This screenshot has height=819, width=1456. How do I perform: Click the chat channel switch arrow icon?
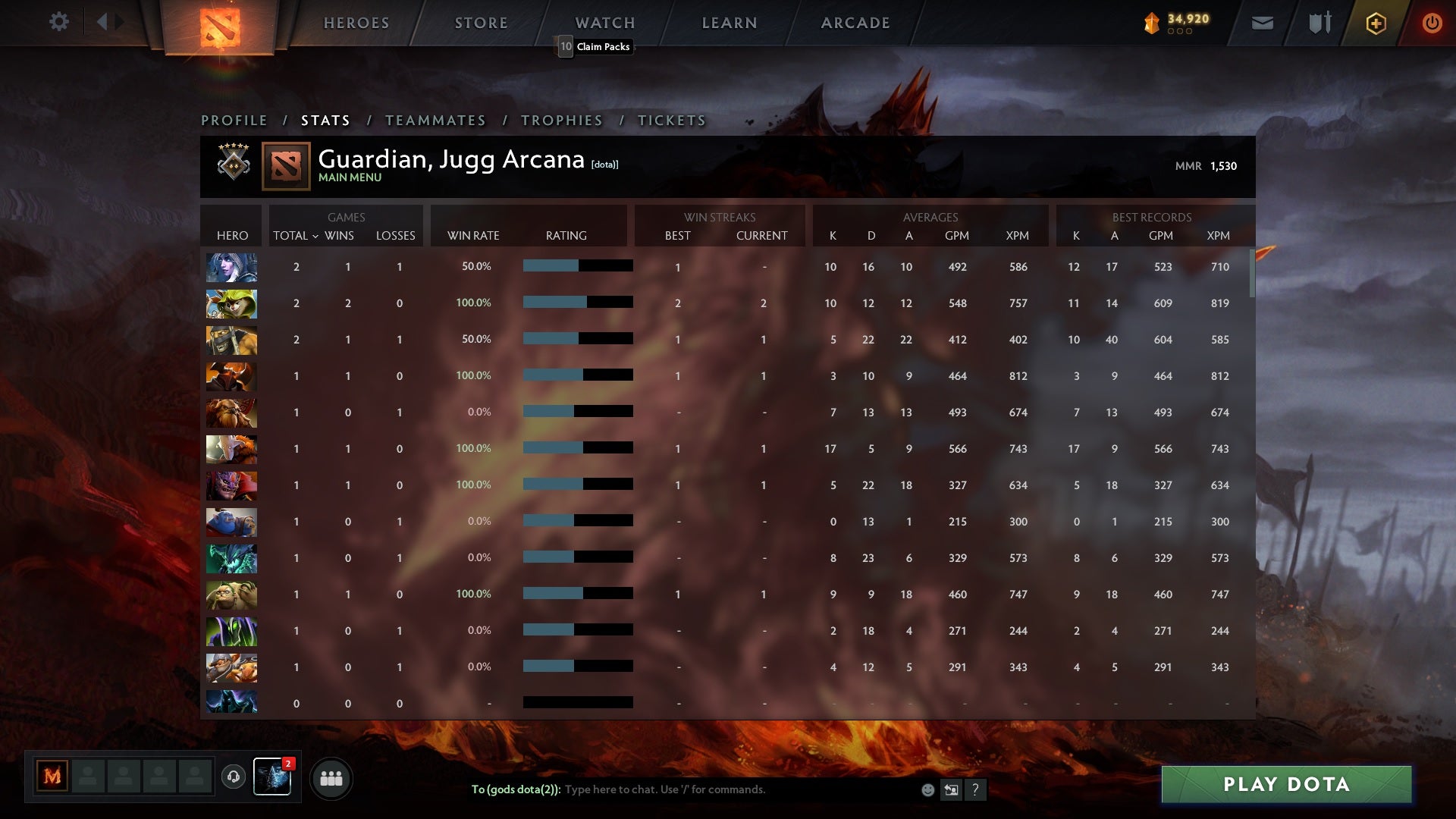pyautogui.click(x=951, y=789)
